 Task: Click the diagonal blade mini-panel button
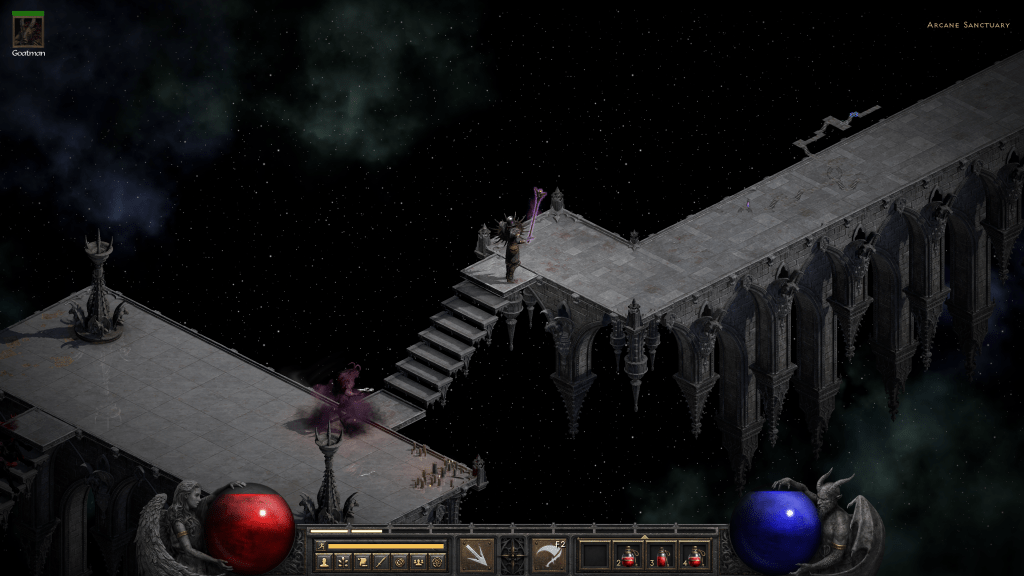[381, 563]
